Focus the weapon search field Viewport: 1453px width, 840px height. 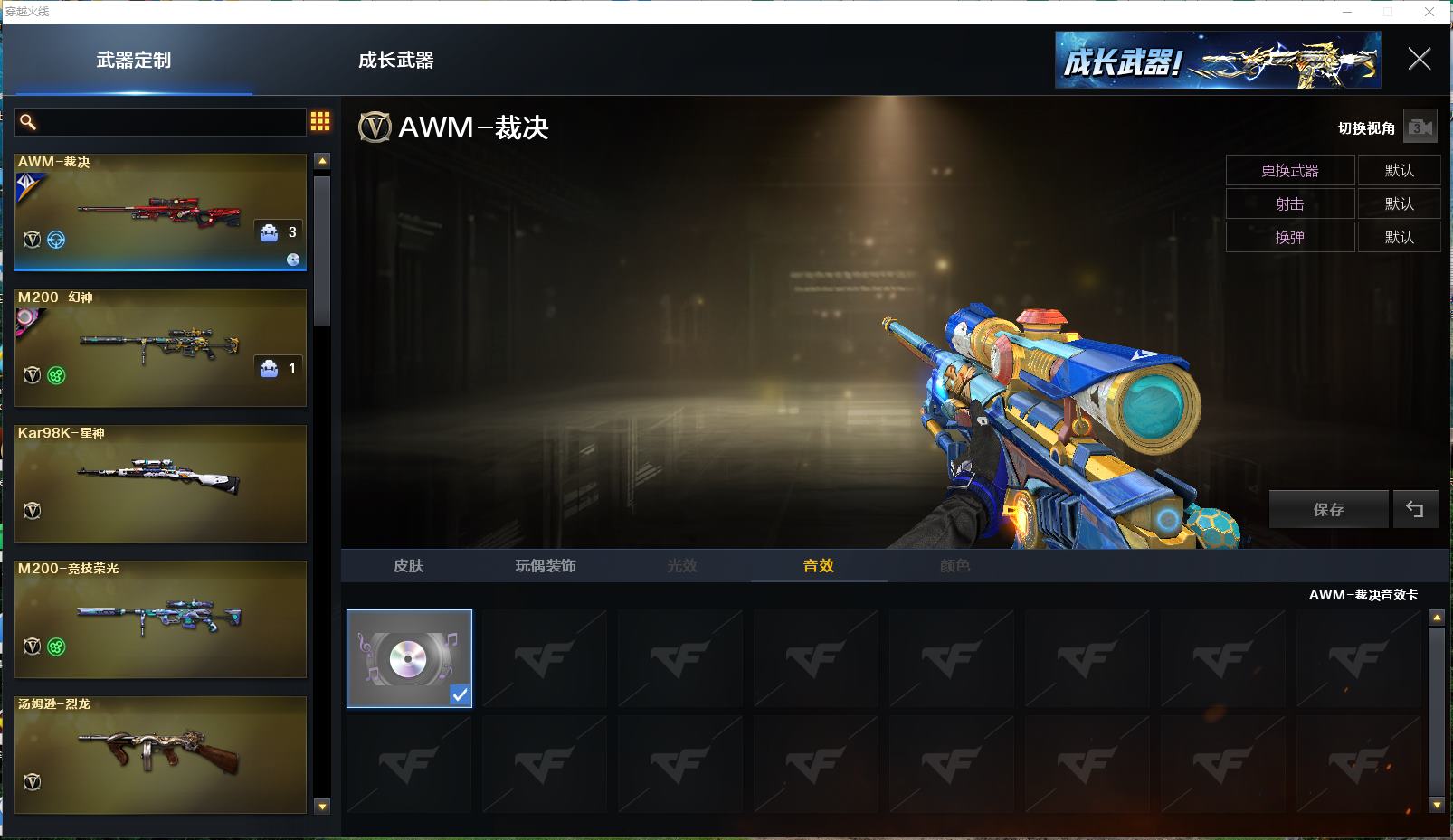click(167, 122)
